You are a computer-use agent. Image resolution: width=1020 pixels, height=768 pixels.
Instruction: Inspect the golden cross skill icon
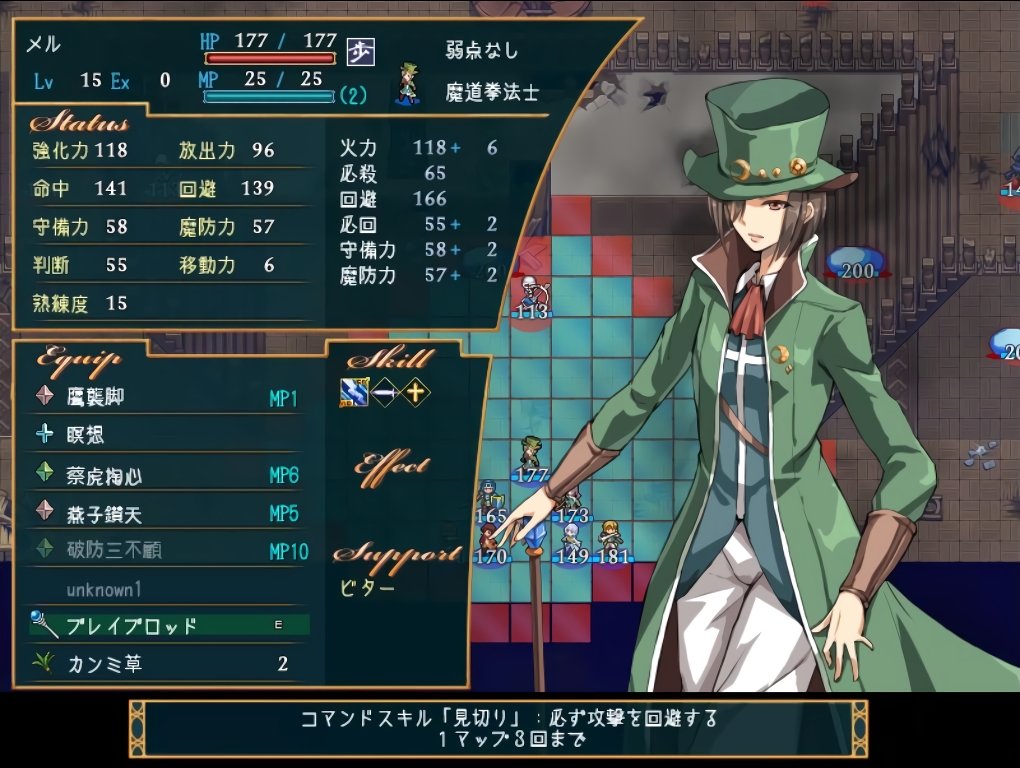tap(414, 394)
